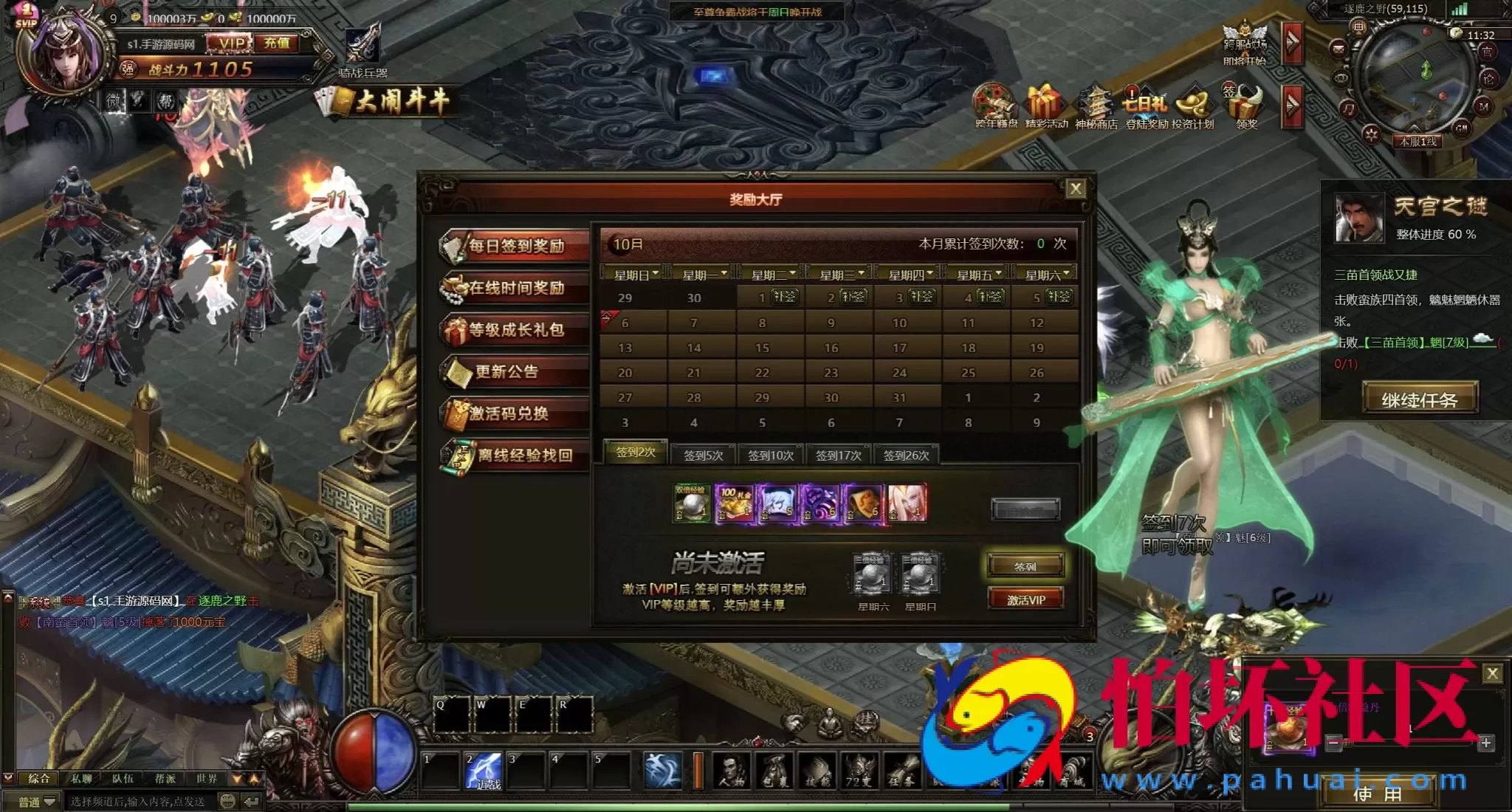Viewport: 1512px width, 812px height.
Task: Launch the 大闹斗牛 card game banner
Action: (391, 102)
